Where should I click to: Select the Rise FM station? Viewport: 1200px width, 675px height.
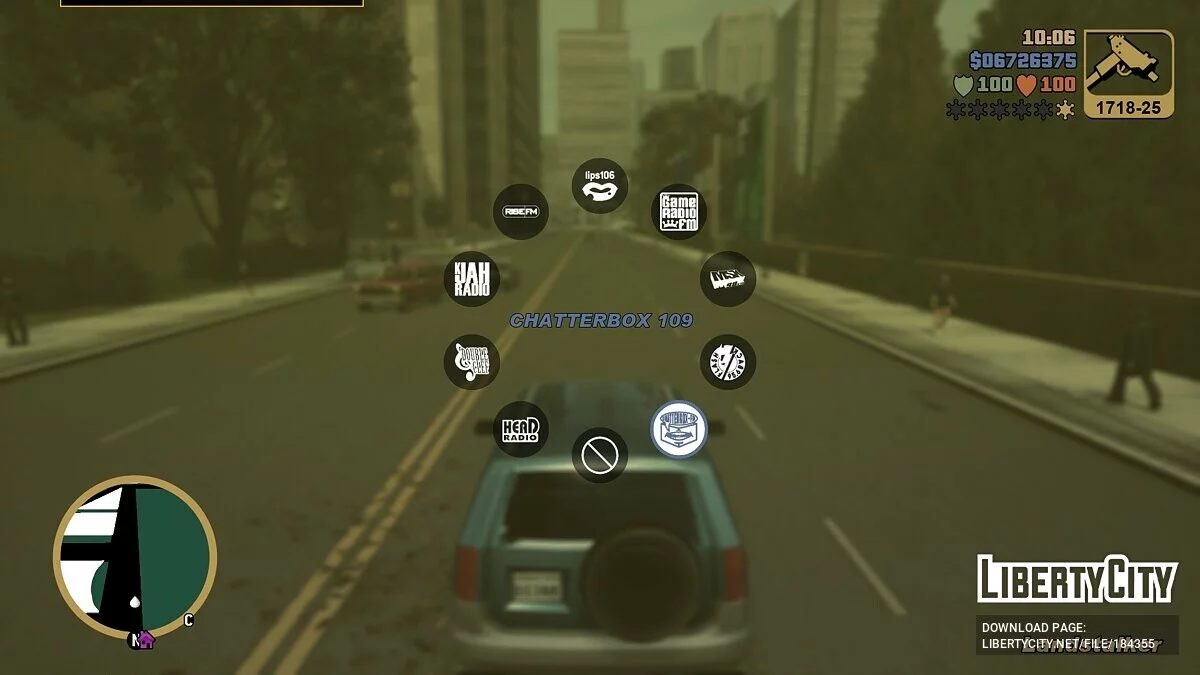pos(521,212)
